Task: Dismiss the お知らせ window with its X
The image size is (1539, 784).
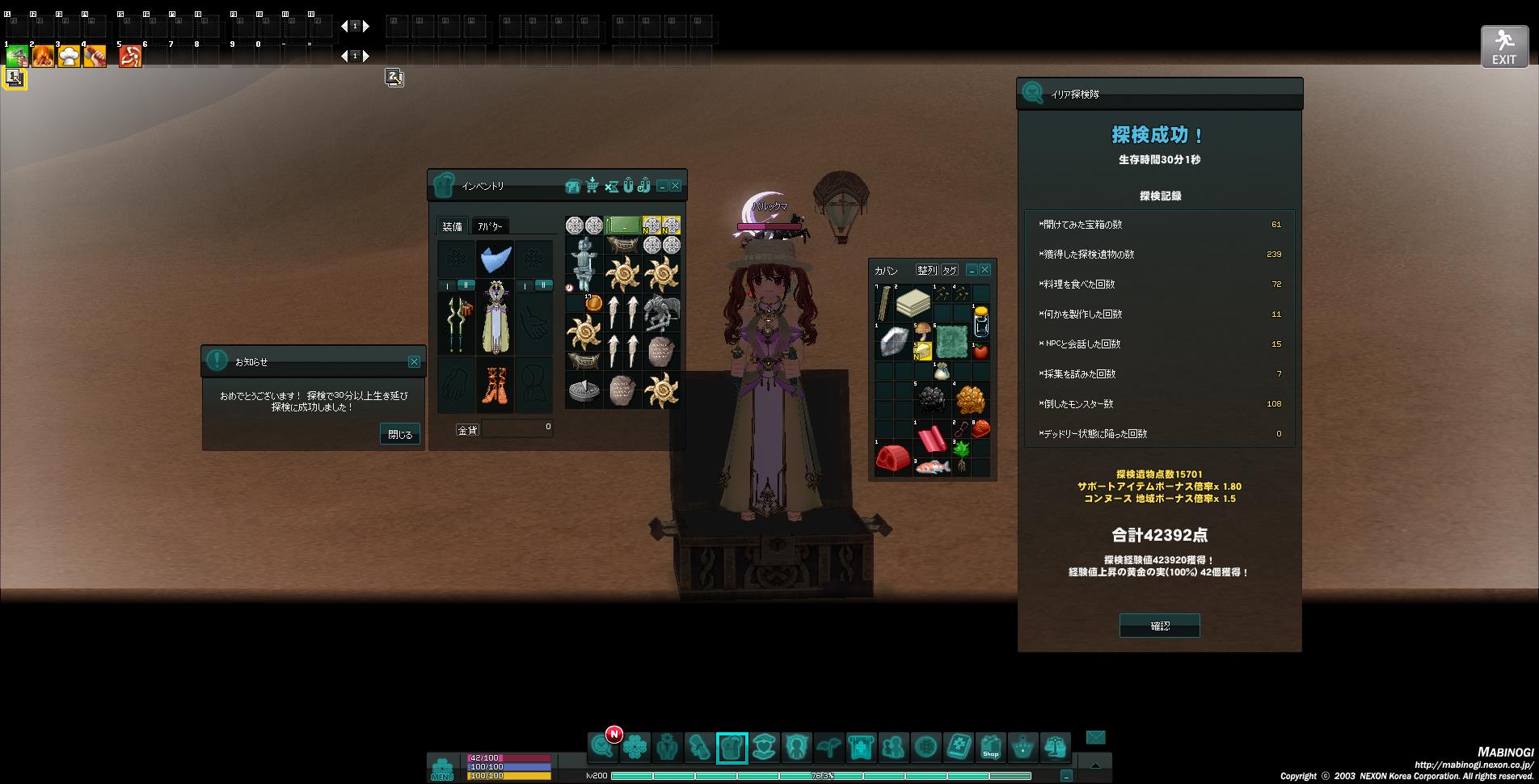Action: pyautogui.click(x=414, y=362)
